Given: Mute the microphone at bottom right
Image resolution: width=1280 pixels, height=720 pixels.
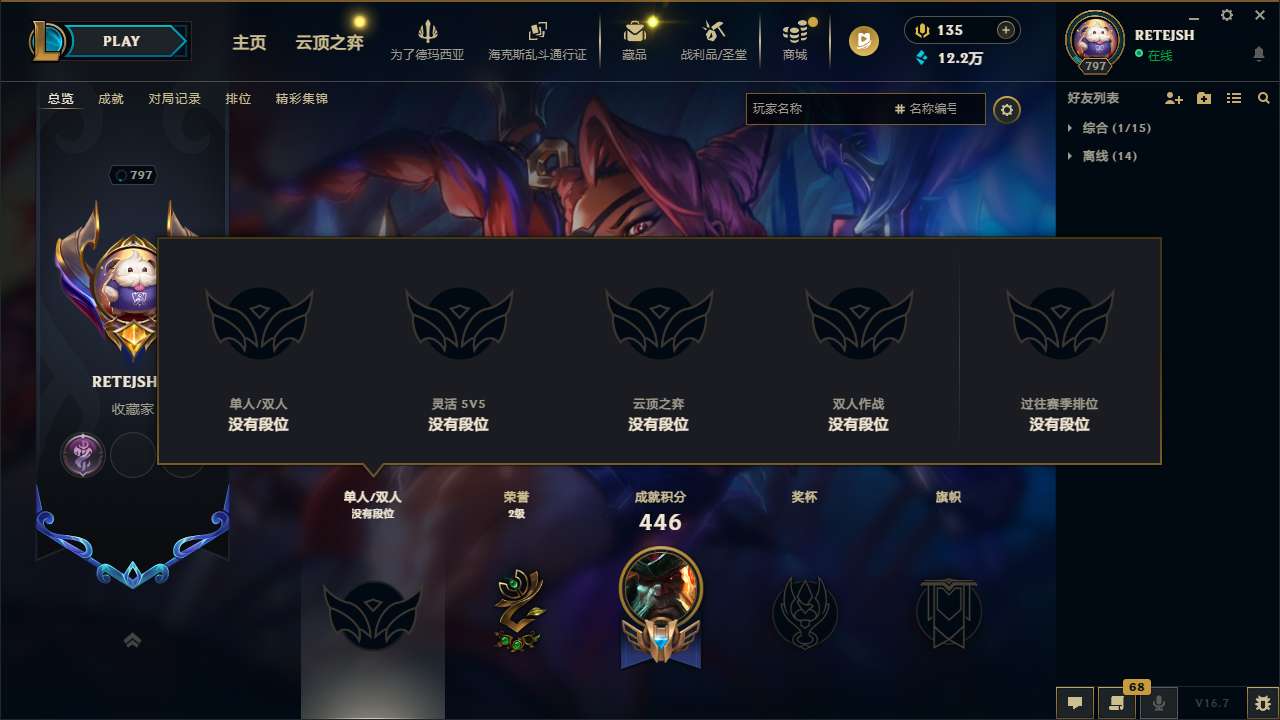Looking at the screenshot, I should click(1159, 703).
